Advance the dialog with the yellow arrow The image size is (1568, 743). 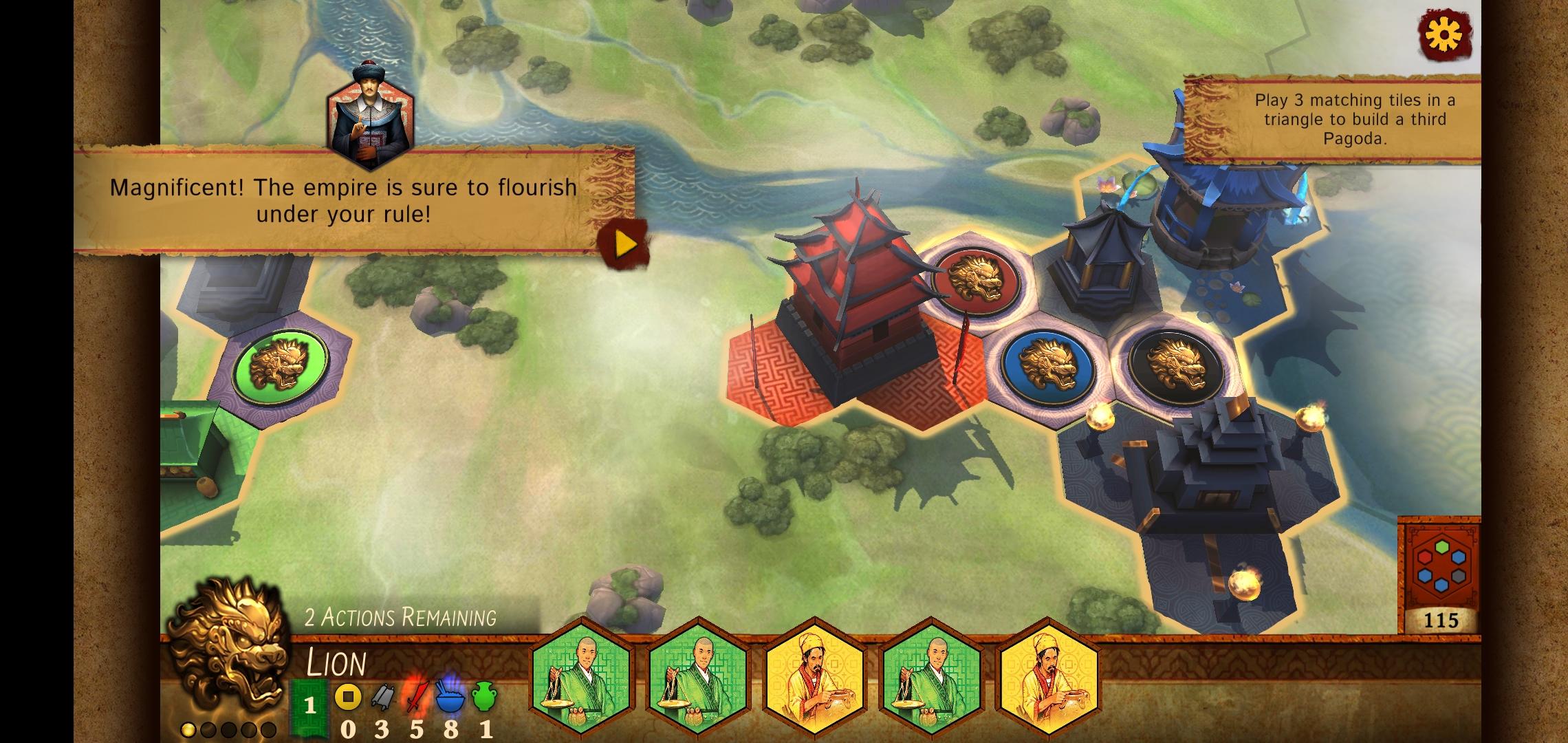tap(623, 241)
